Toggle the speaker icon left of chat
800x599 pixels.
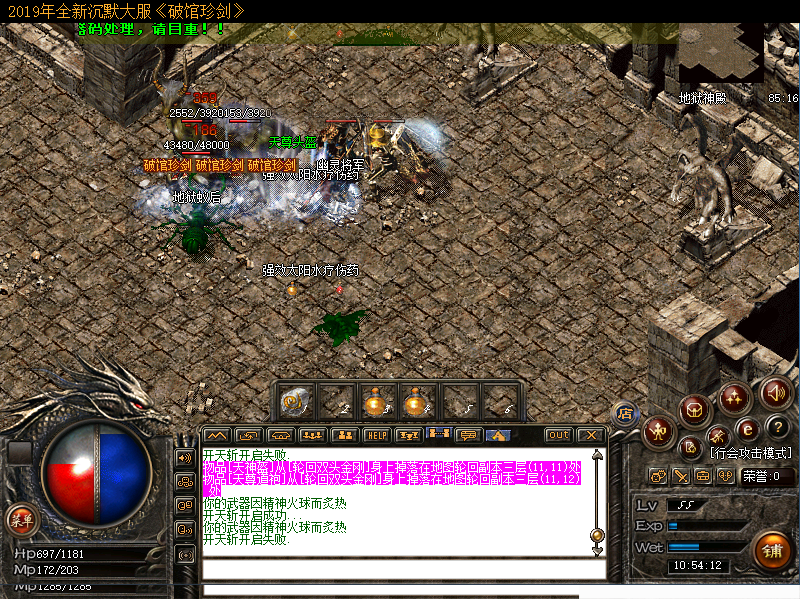[185, 457]
